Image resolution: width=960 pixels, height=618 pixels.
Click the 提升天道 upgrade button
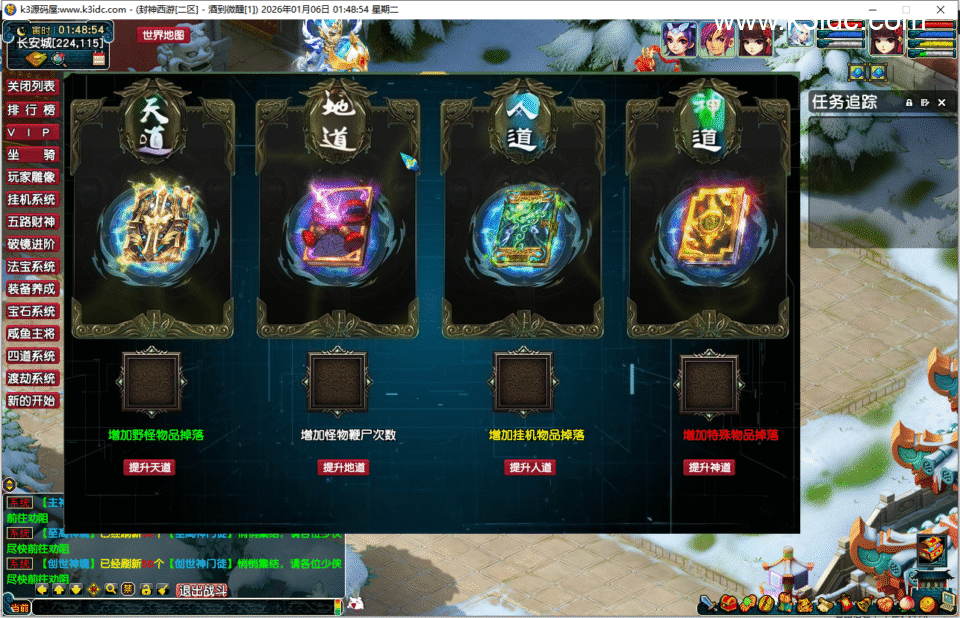point(149,467)
